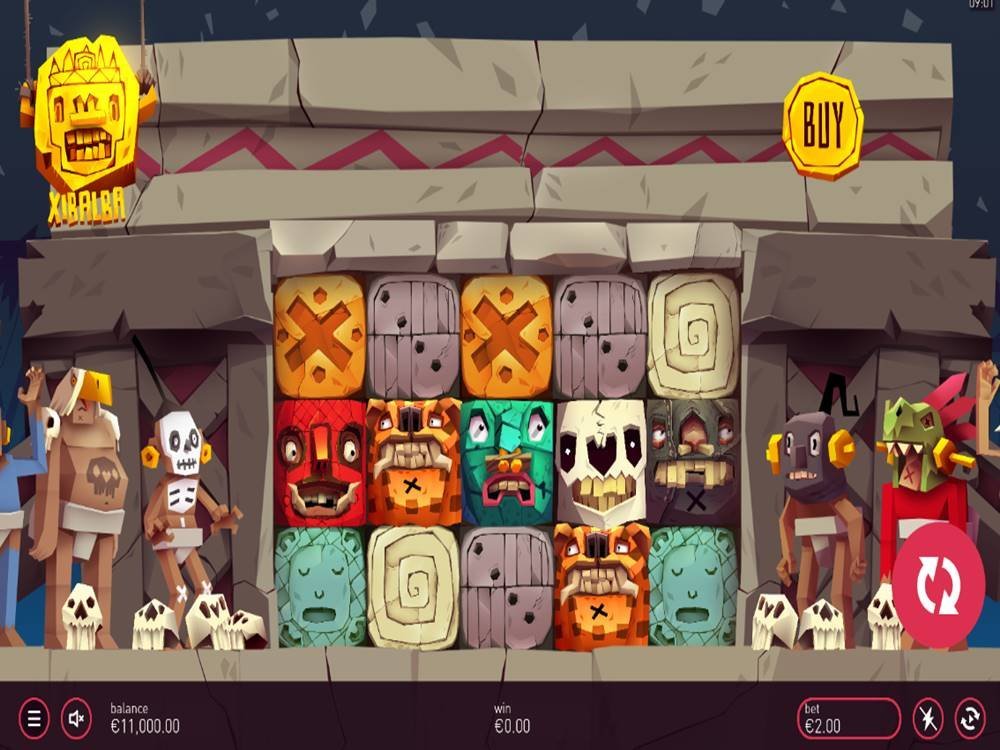Toggle the lightning bolt turbo mode
The width and height of the screenshot is (1000, 750).
(x=927, y=718)
